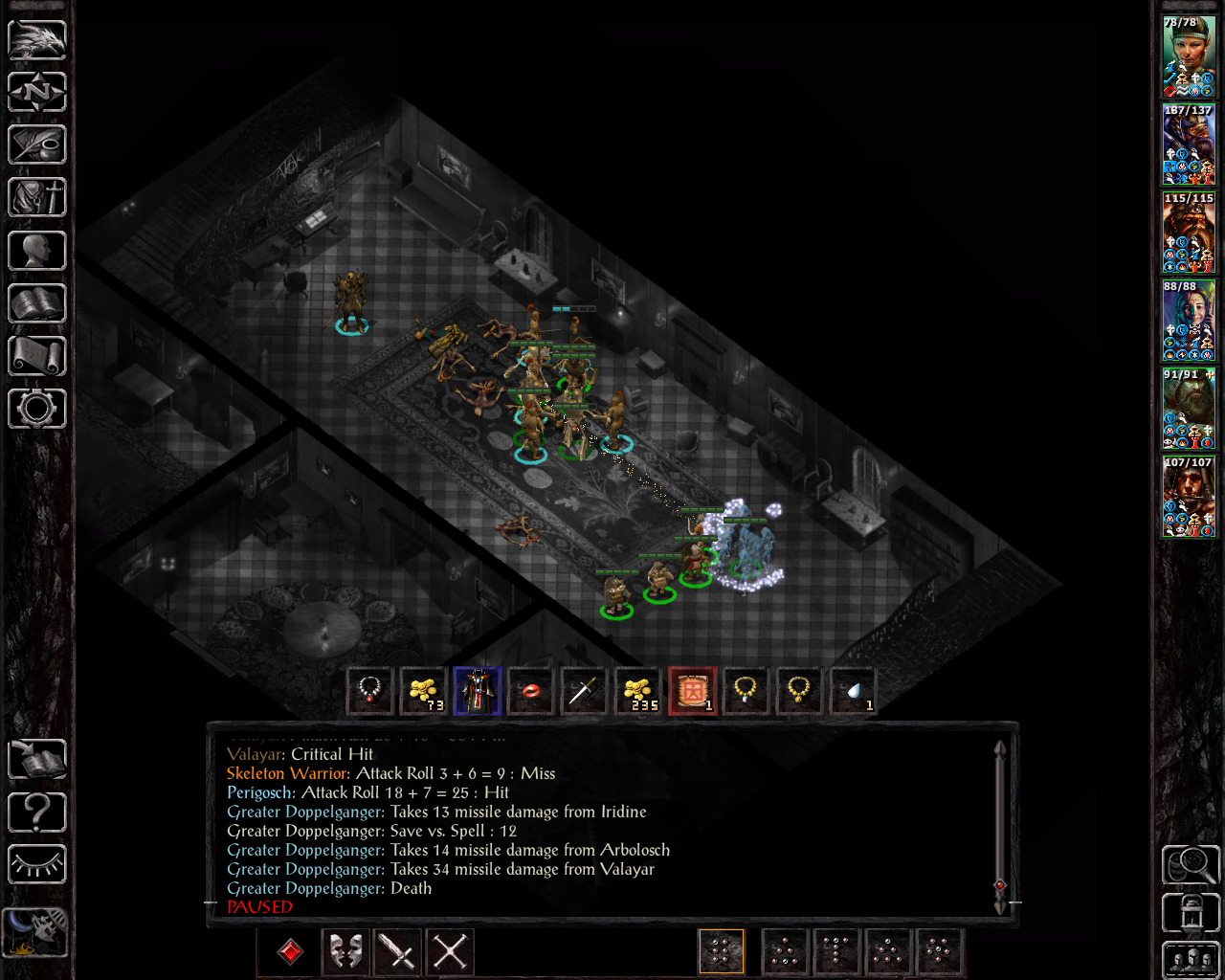Activate the twin masks dialogue button
Viewport: 1225px width, 980px height.
pyautogui.click(x=345, y=951)
